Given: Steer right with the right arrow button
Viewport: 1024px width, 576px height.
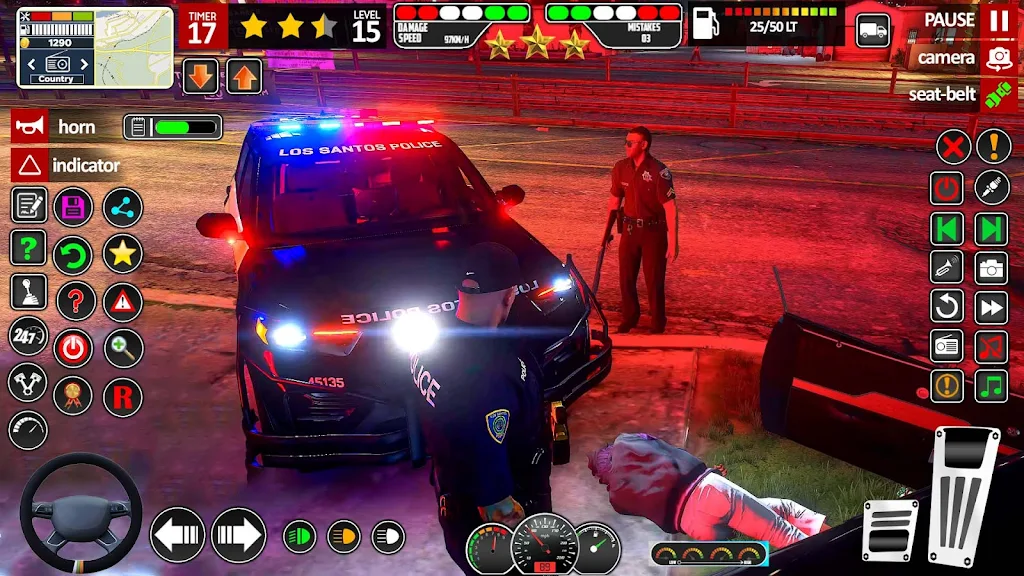Looking at the screenshot, I should [238, 535].
